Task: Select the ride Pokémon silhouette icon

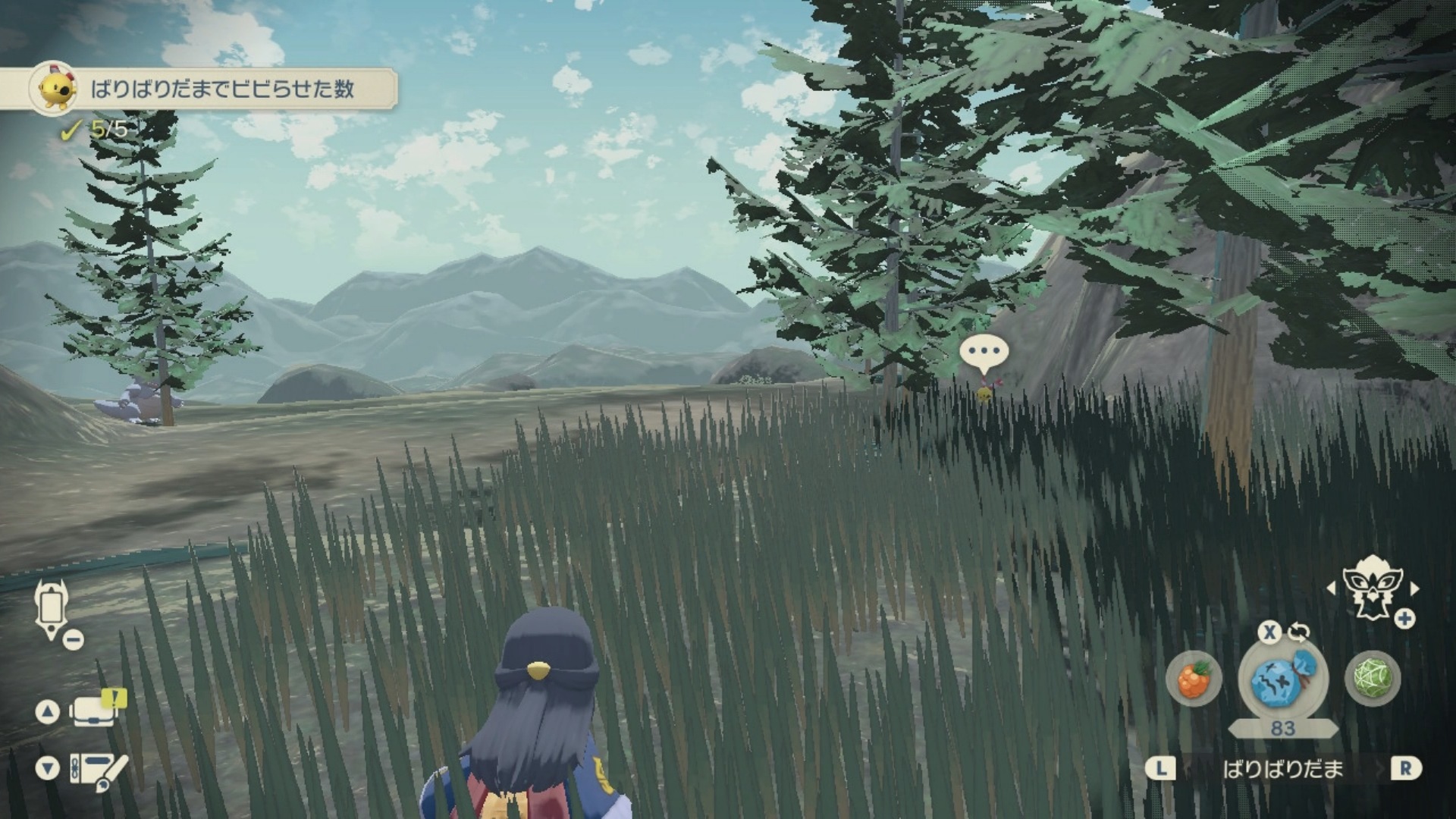Action: pyautogui.click(x=1372, y=587)
